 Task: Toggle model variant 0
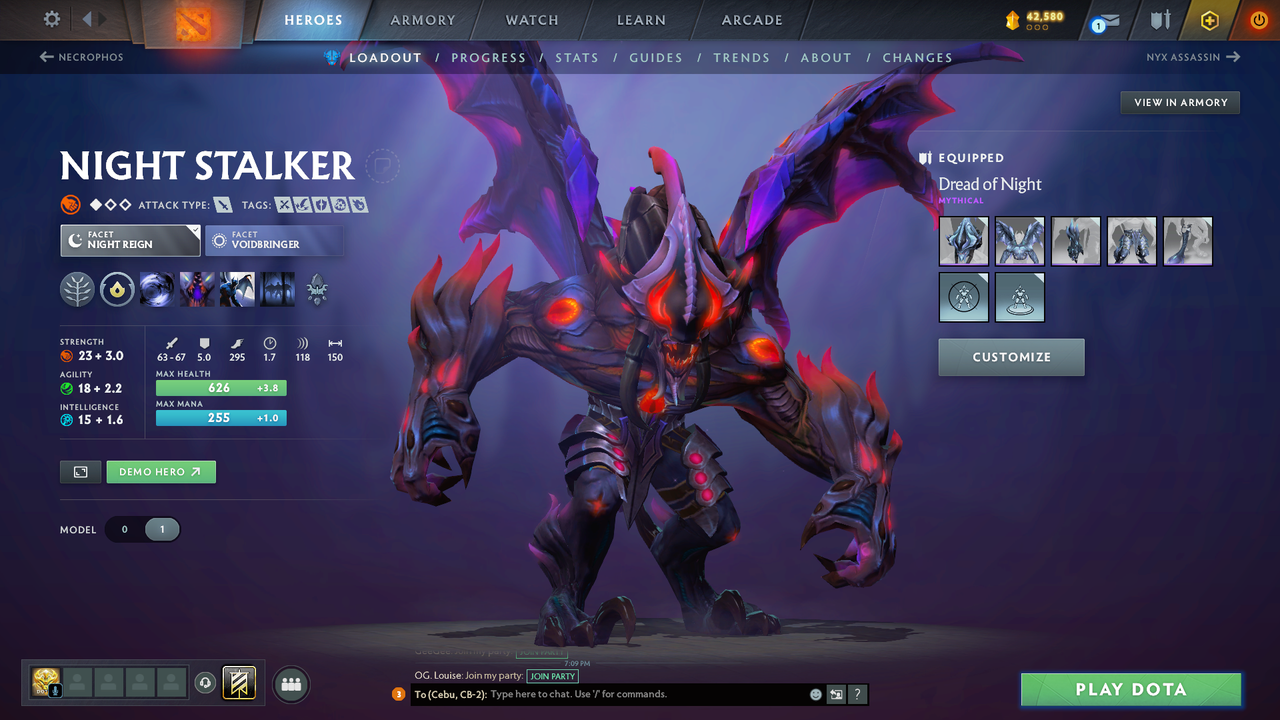point(124,529)
